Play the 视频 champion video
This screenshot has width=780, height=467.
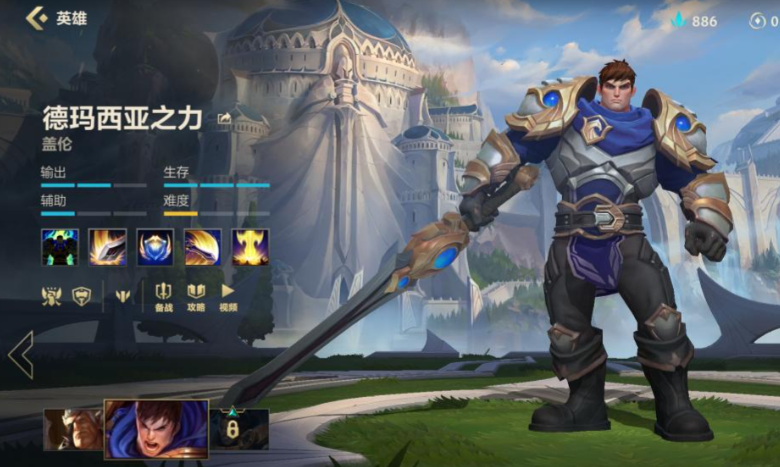coord(228,296)
